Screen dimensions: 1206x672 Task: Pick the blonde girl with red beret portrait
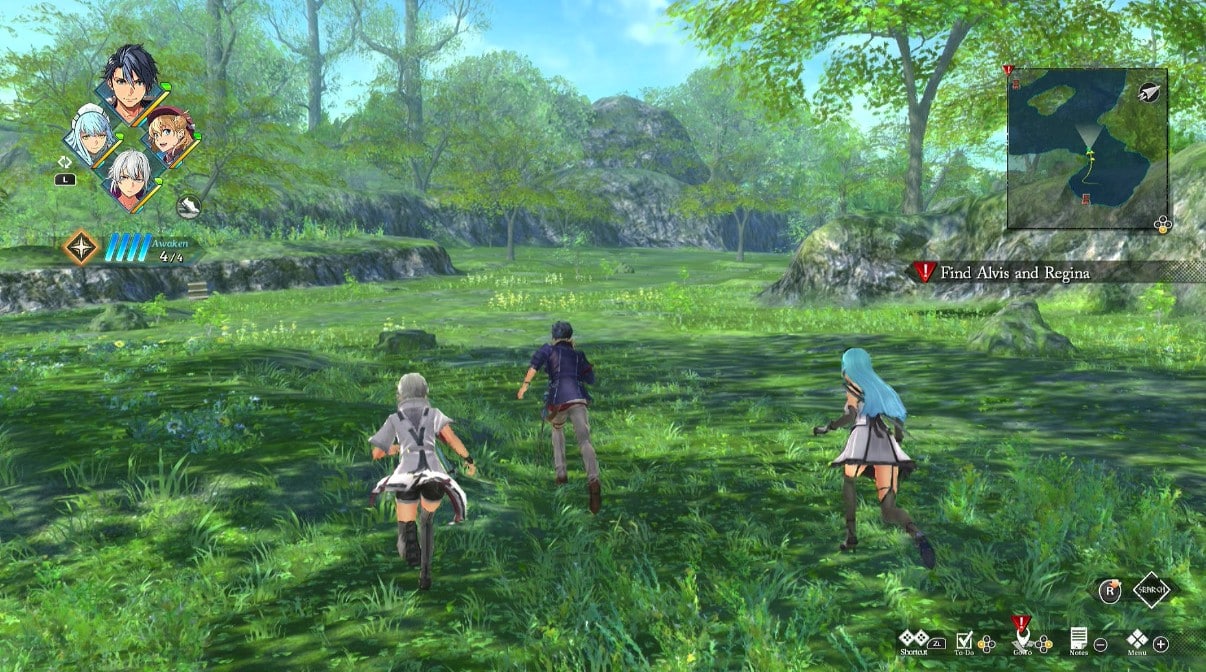click(169, 135)
